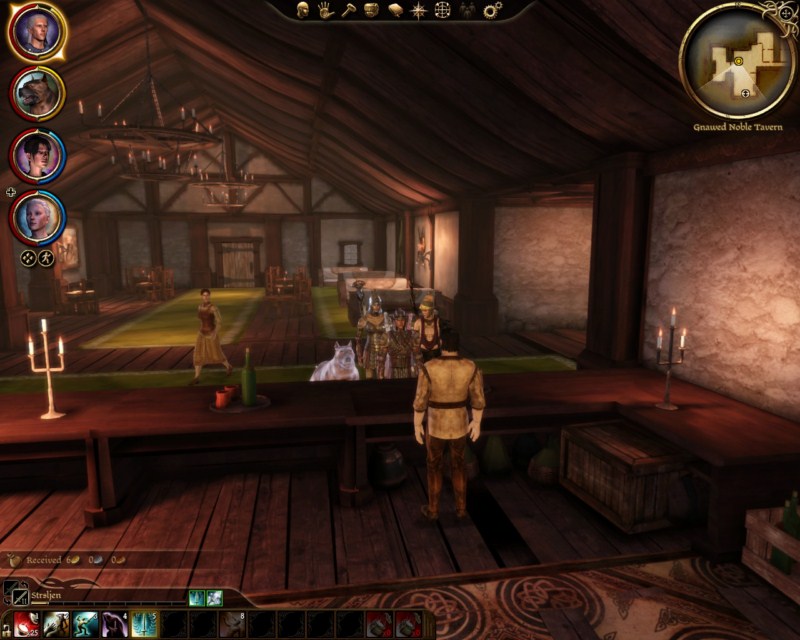This screenshot has width=800, height=640.
Task: Open the tactics grid icon
Action: (442, 10)
